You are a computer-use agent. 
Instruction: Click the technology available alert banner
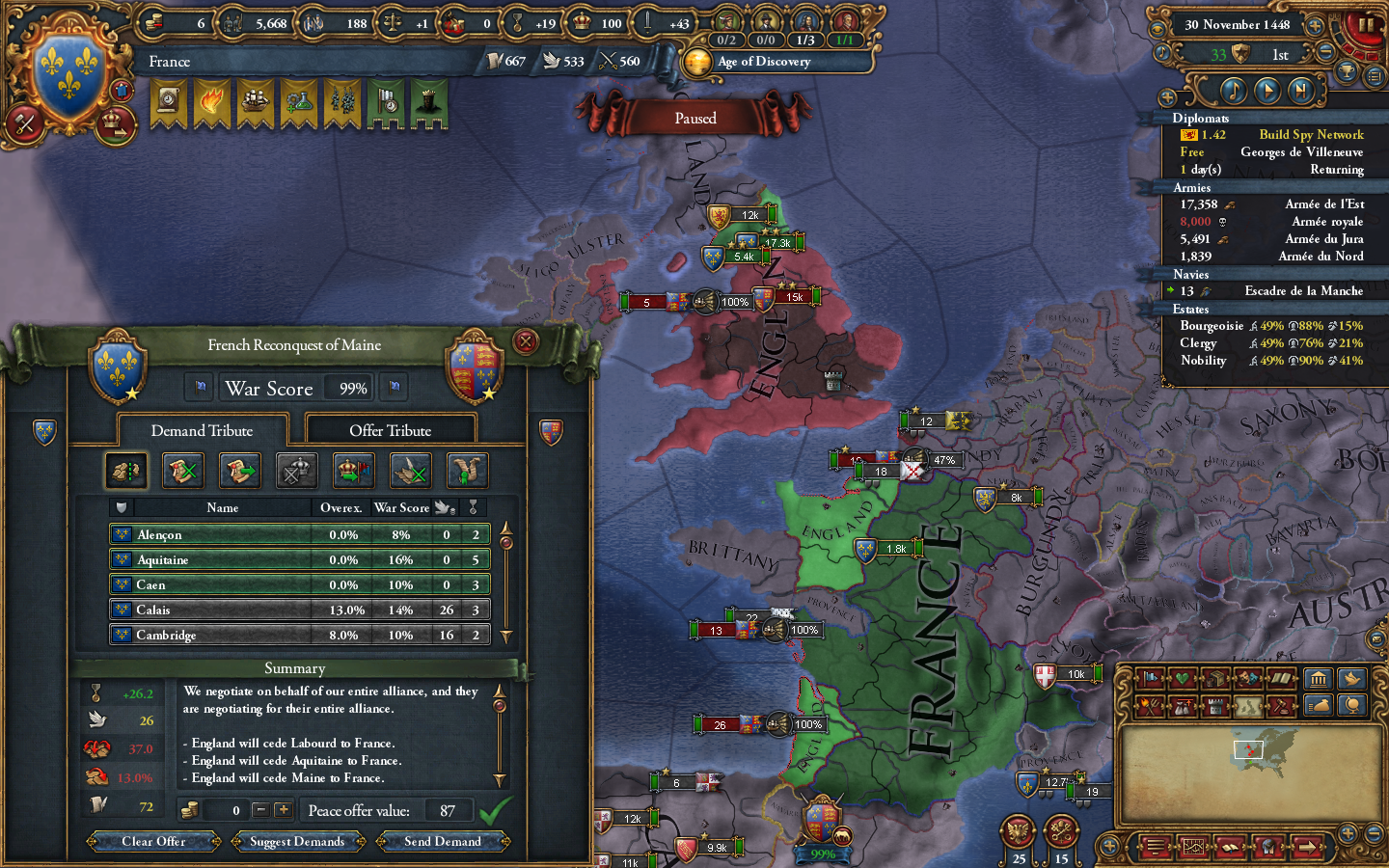pyautogui.click(x=297, y=104)
